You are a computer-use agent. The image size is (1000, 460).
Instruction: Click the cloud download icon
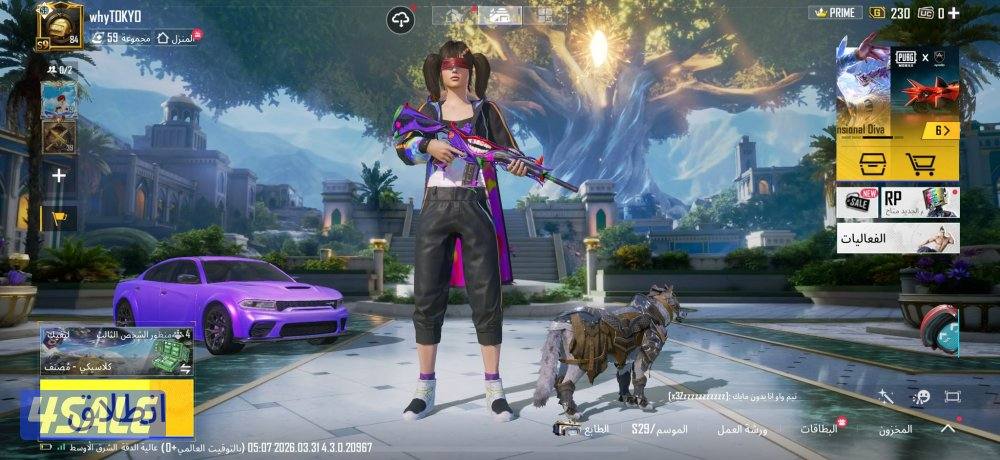pos(404,18)
